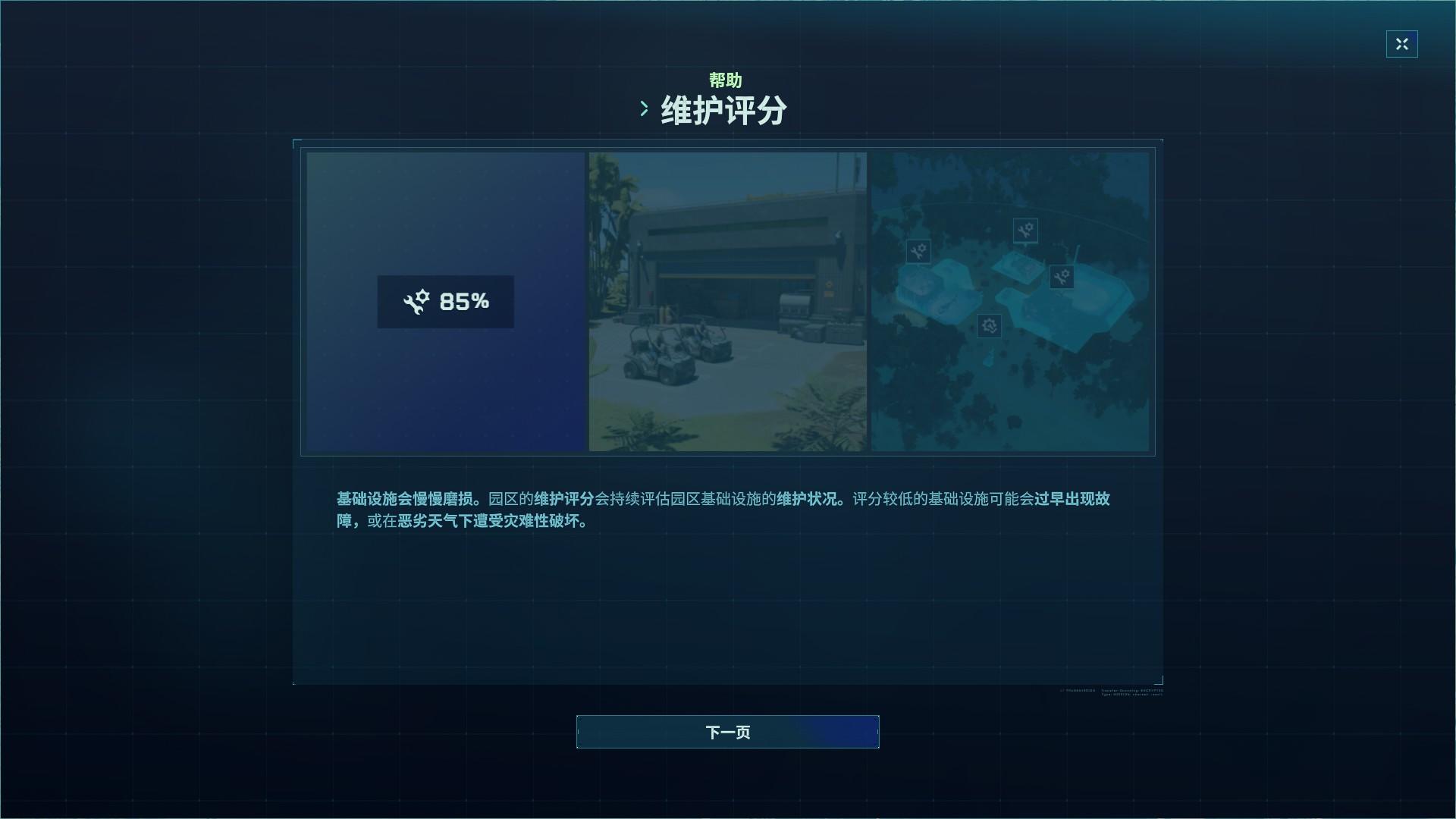This screenshot has height=819, width=1456.
Task: Click the X close icon at the top right
Action: tap(1402, 44)
